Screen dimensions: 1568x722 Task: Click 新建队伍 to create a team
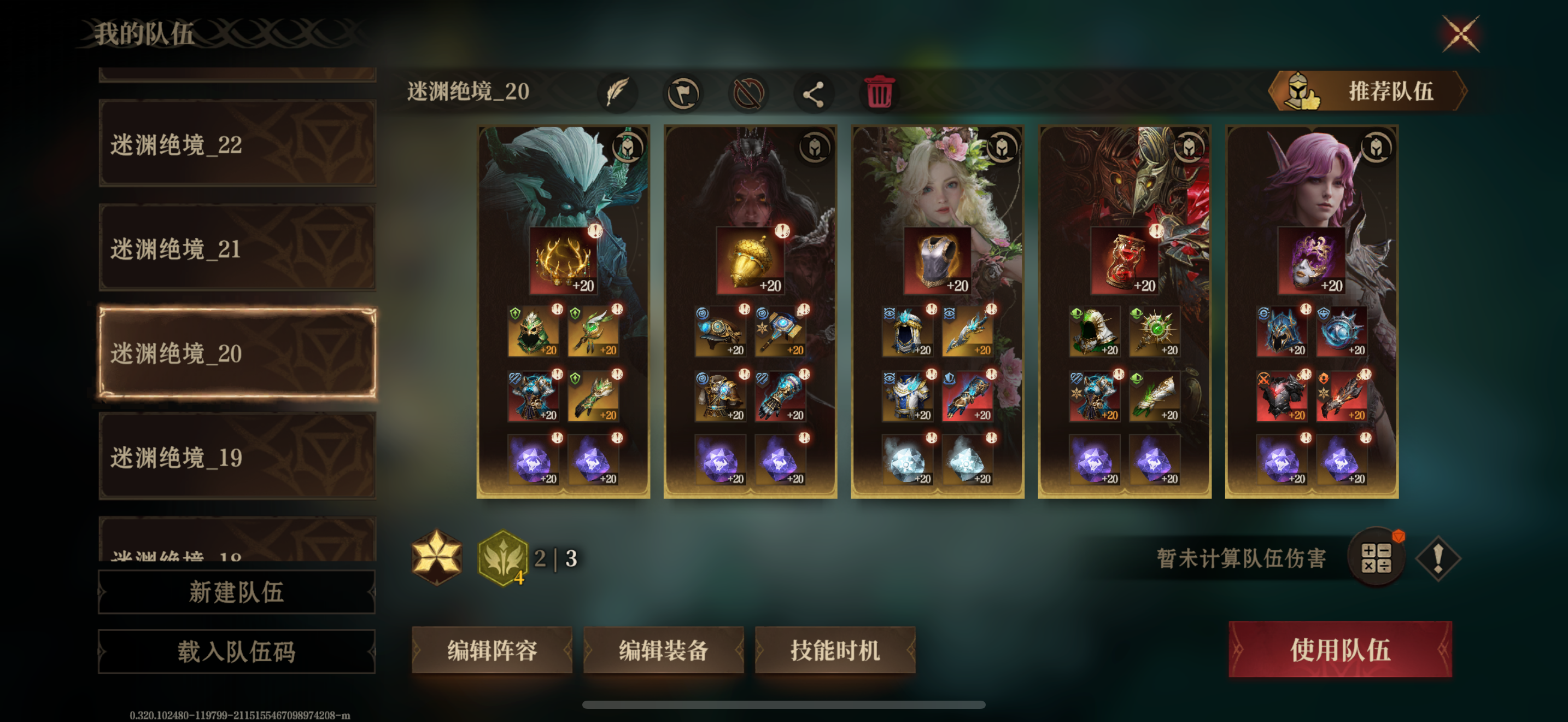click(x=236, y=592)
